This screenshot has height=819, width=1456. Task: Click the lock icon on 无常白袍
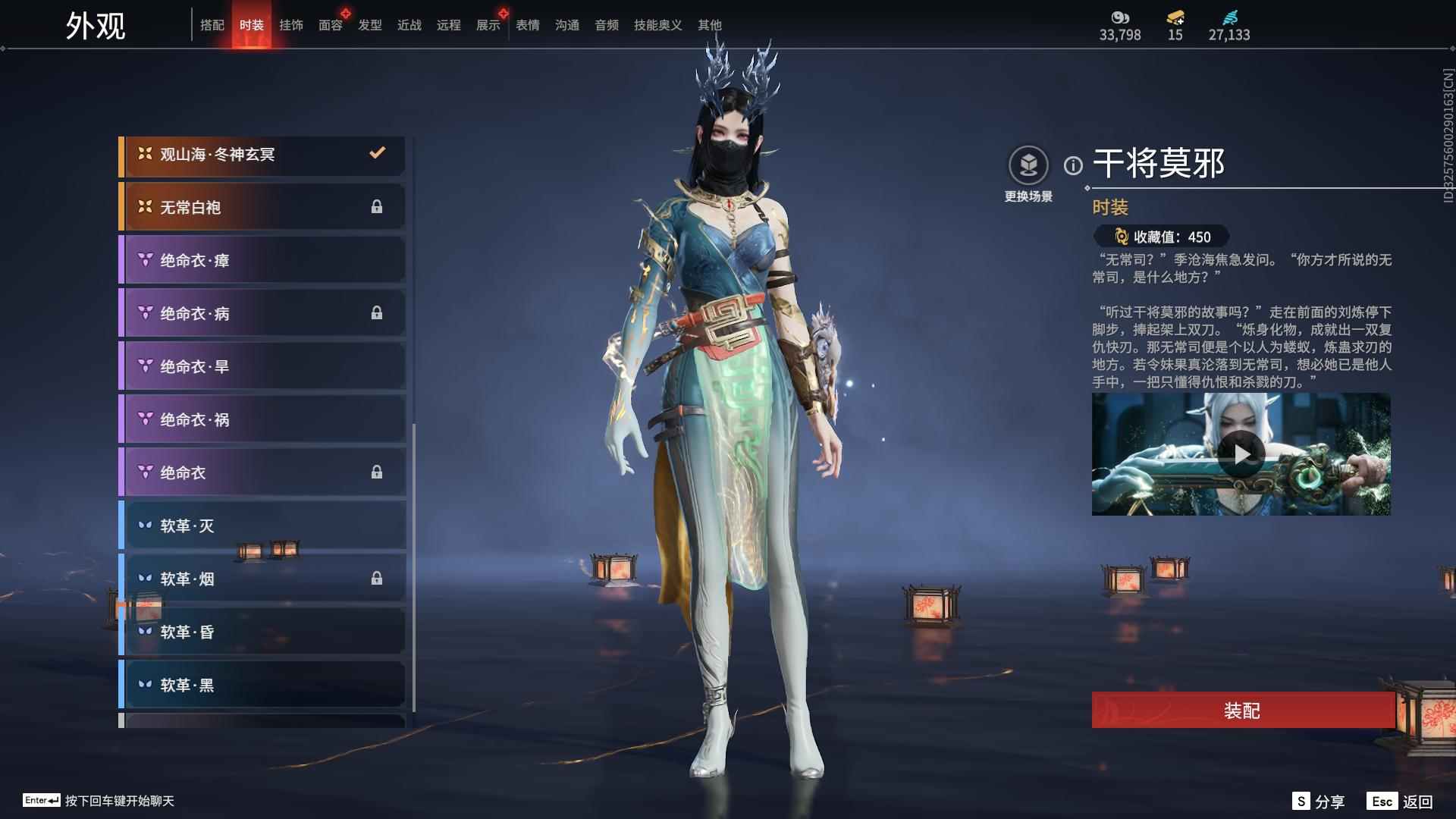click(x=378, y=206)
